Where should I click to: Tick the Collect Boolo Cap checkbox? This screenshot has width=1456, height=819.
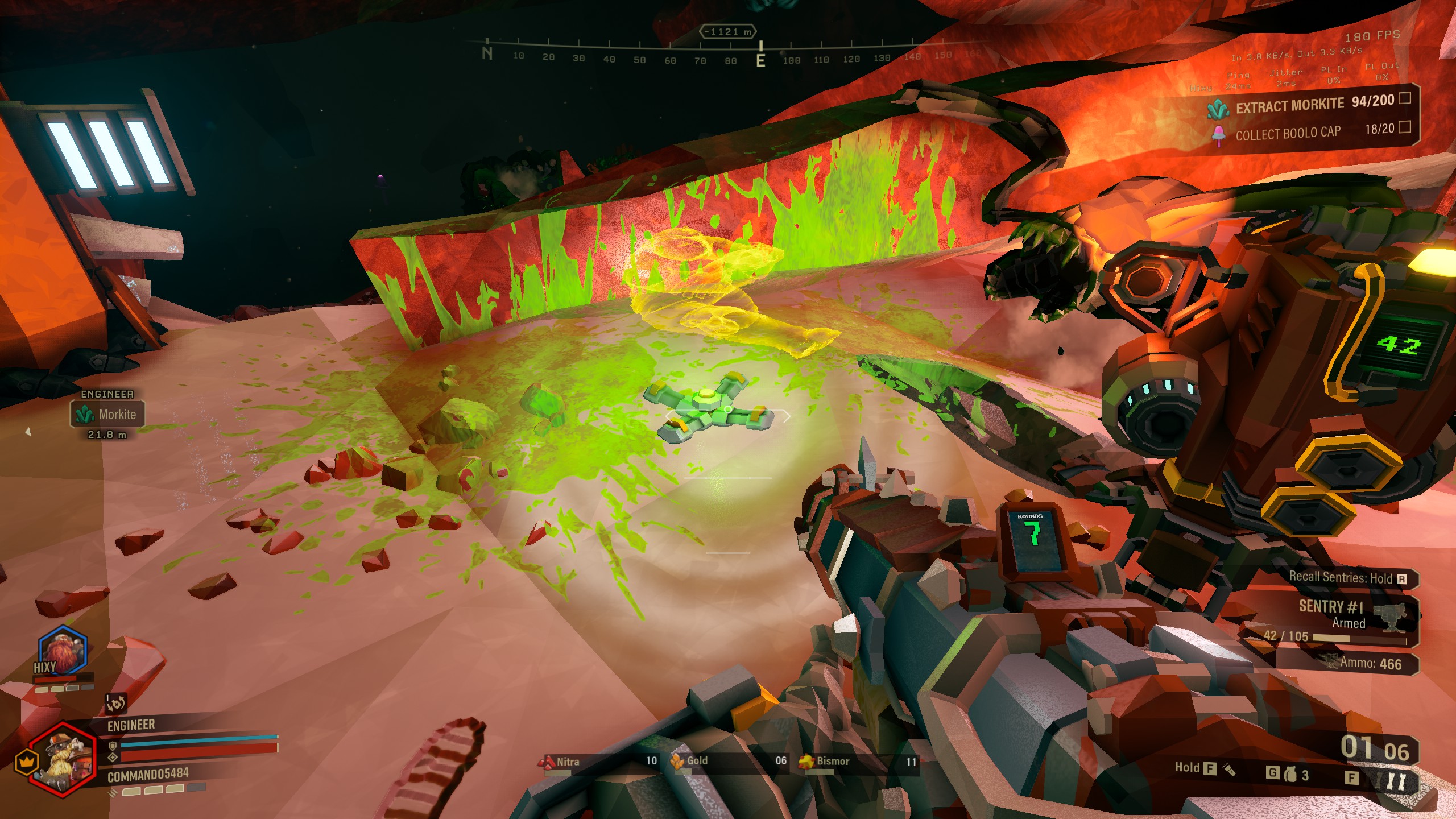(x=1404, y=127)
